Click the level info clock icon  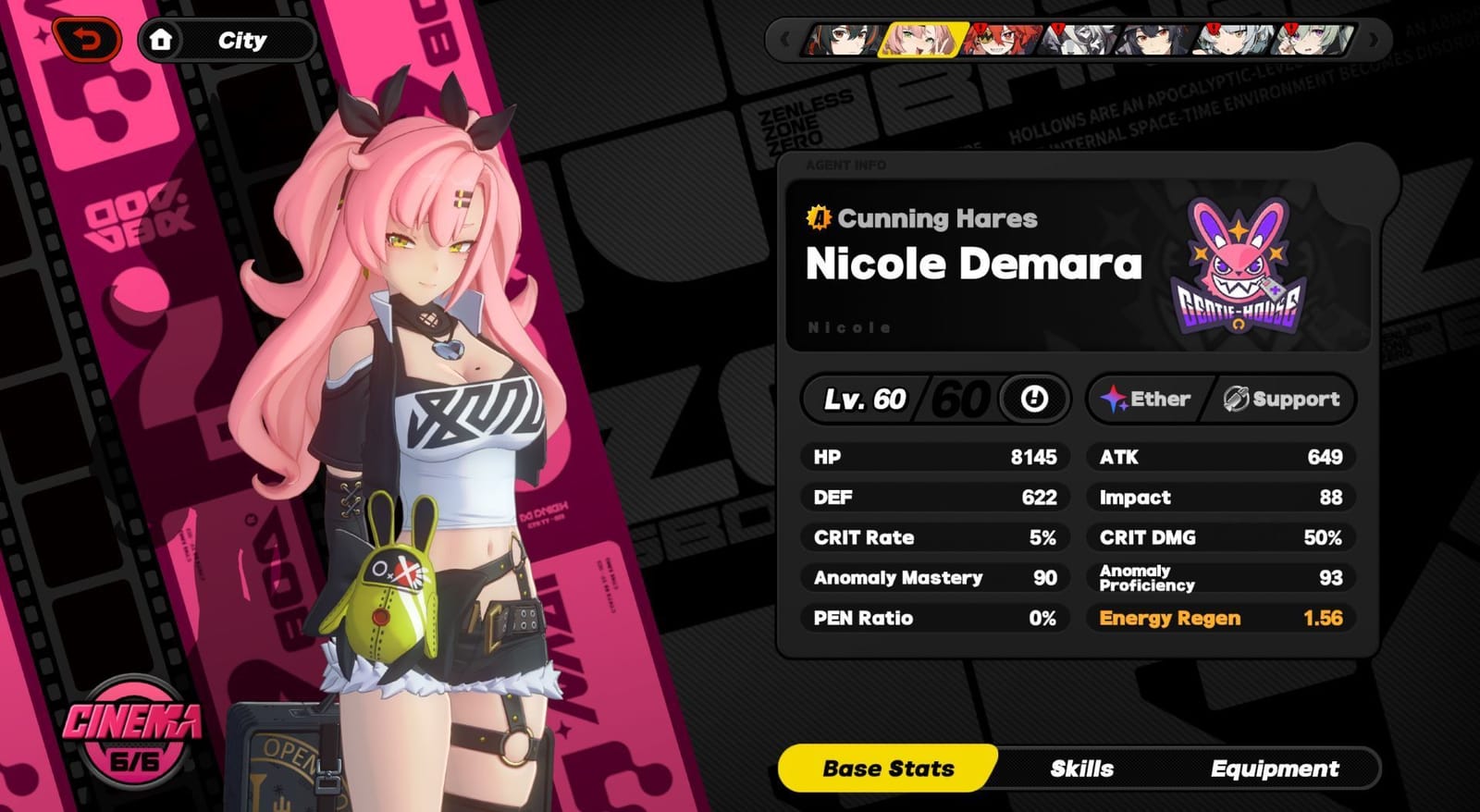(1034, 400)
